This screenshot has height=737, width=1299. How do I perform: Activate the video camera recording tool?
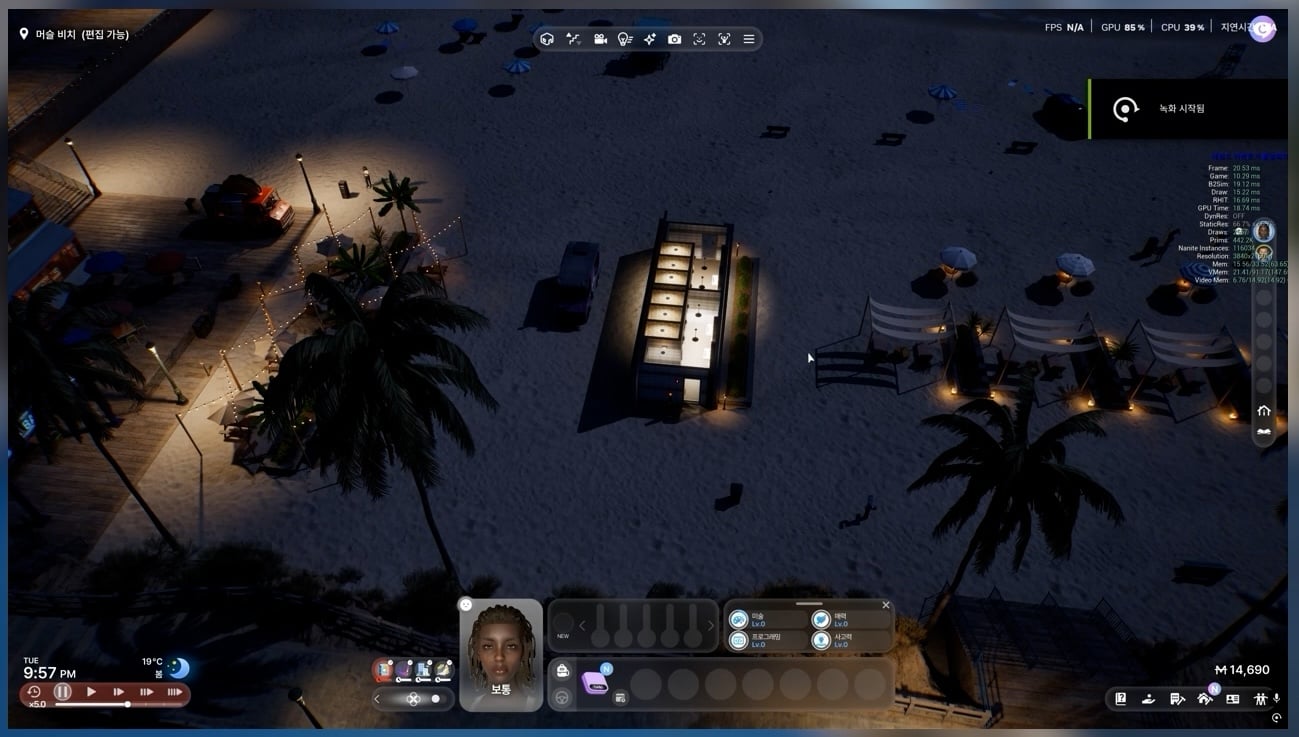[600, 39]
